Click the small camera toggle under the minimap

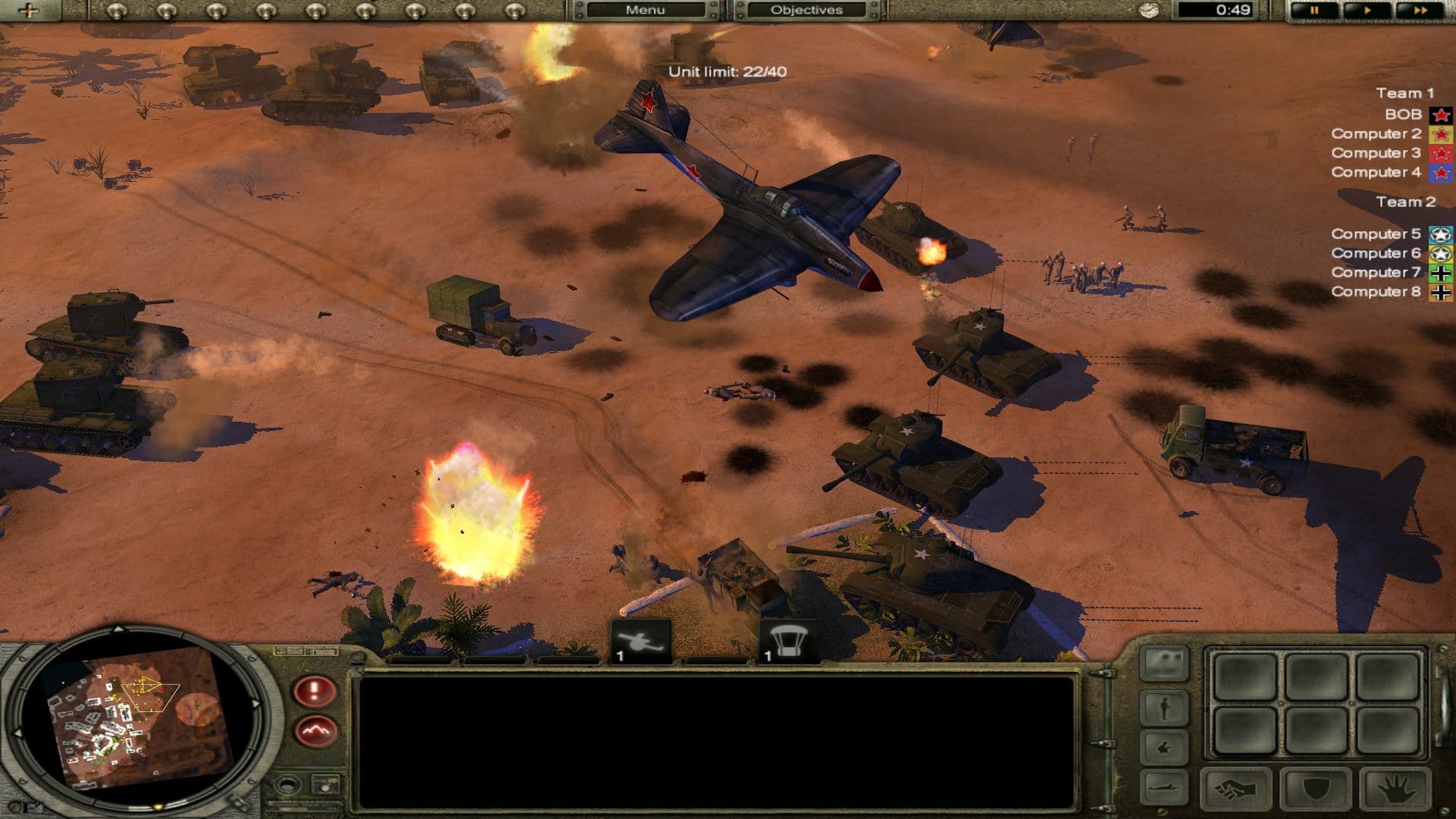coord(326,785)
